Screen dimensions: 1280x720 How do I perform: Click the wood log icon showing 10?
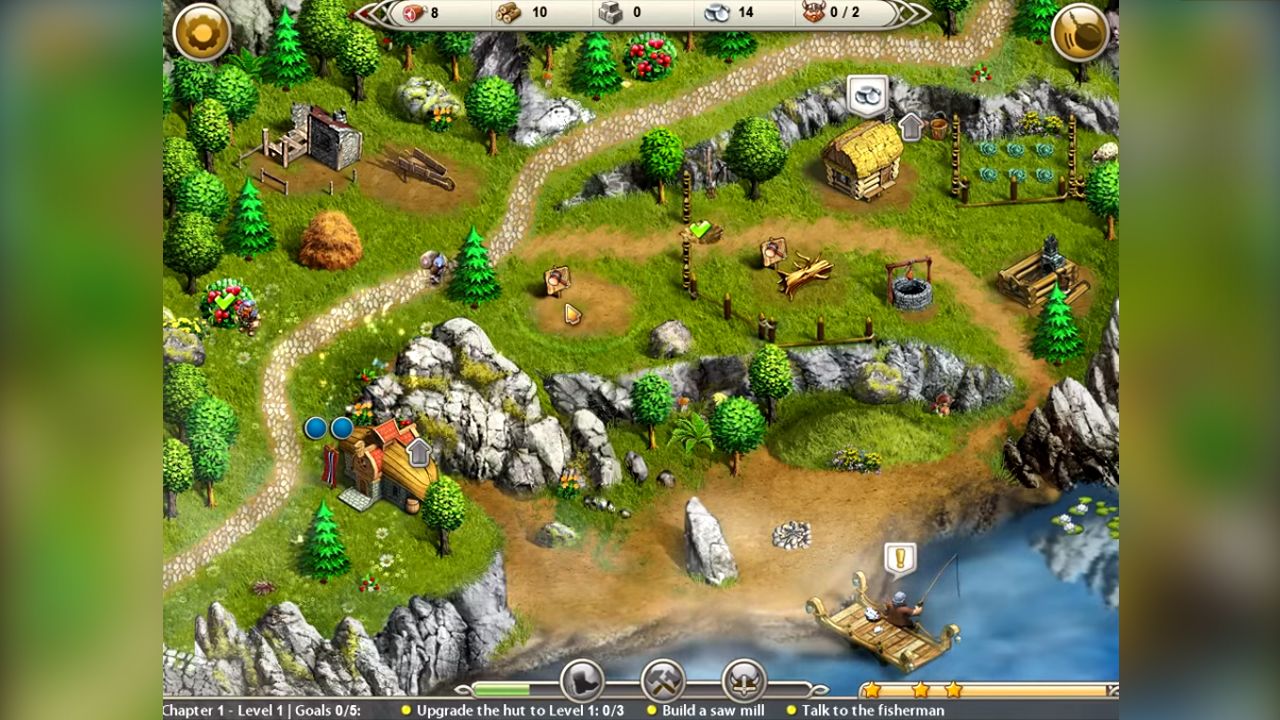tap(510, 14)
